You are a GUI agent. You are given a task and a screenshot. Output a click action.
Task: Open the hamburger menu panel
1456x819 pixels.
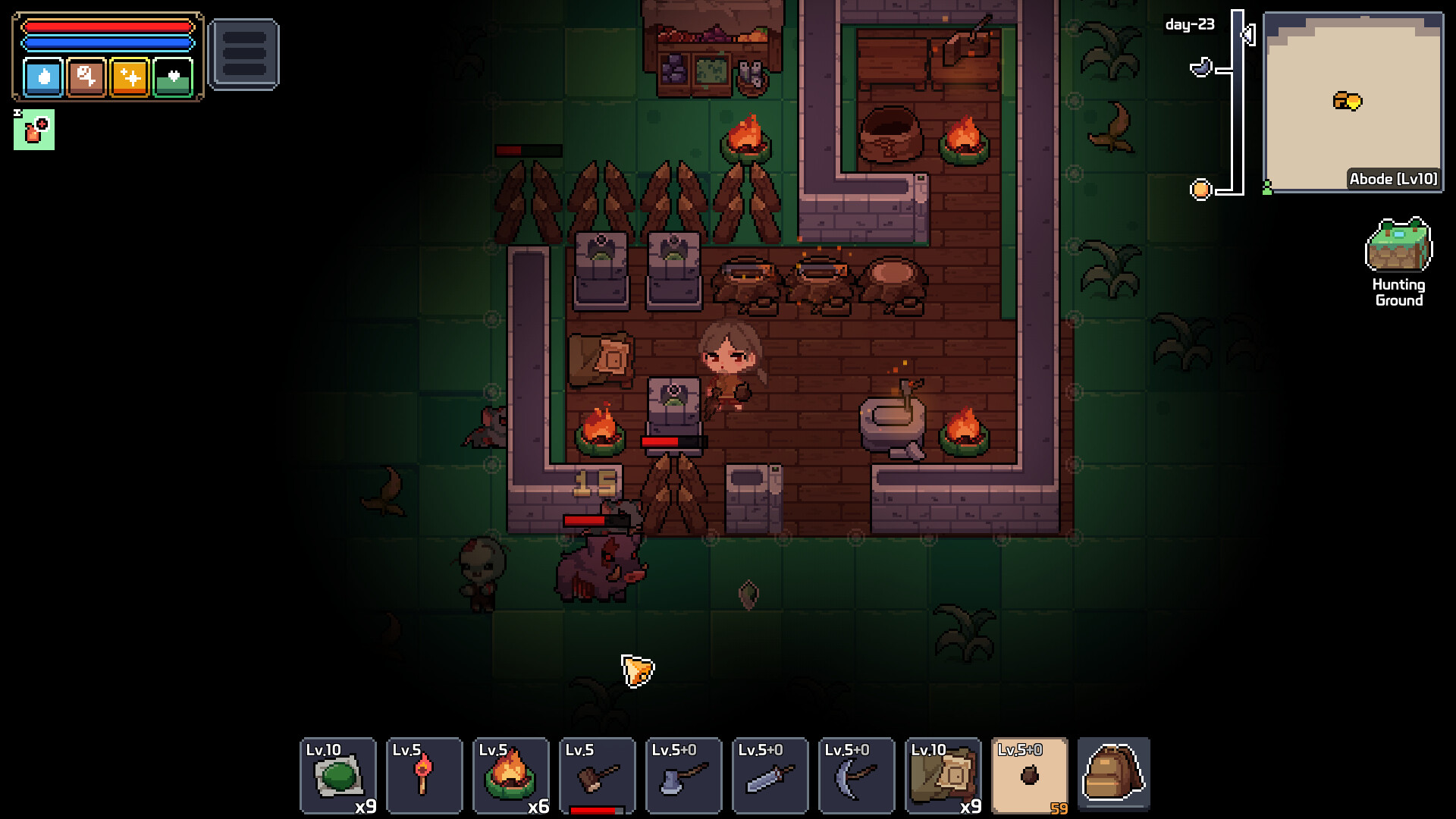(x=244, y=52)
